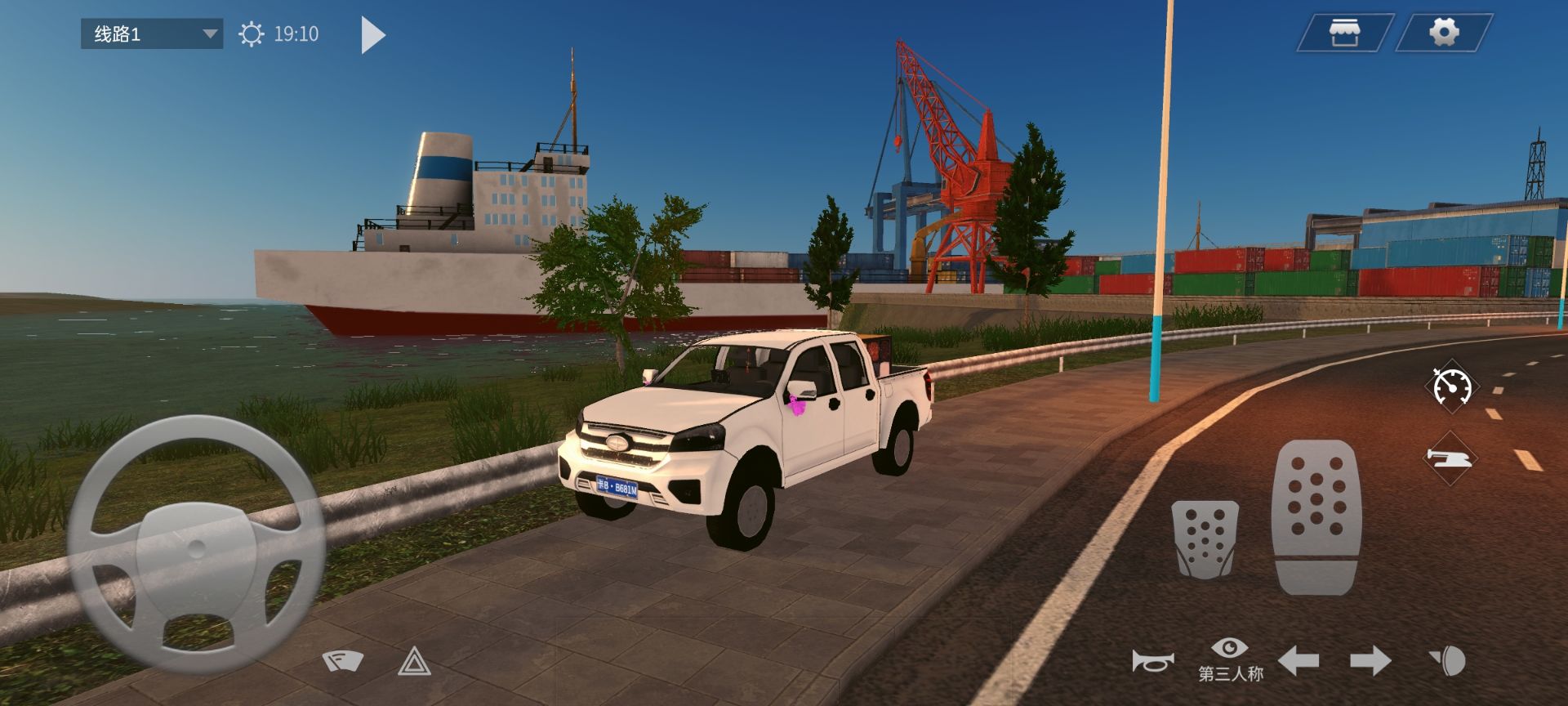
Task: Open the gear settings menu
Action: (x=1443, y=33)
